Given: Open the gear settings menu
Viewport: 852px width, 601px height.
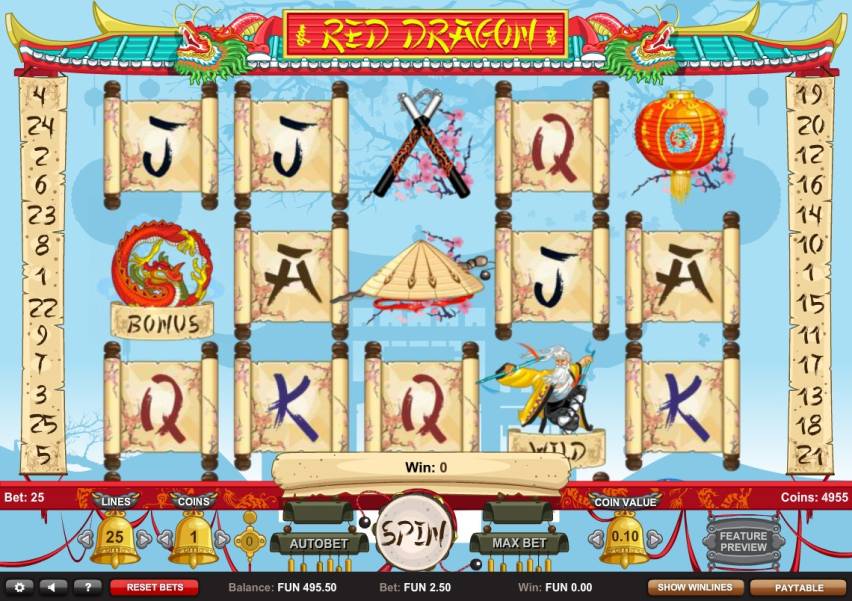Looking at the screenshot, I should 19,588.
